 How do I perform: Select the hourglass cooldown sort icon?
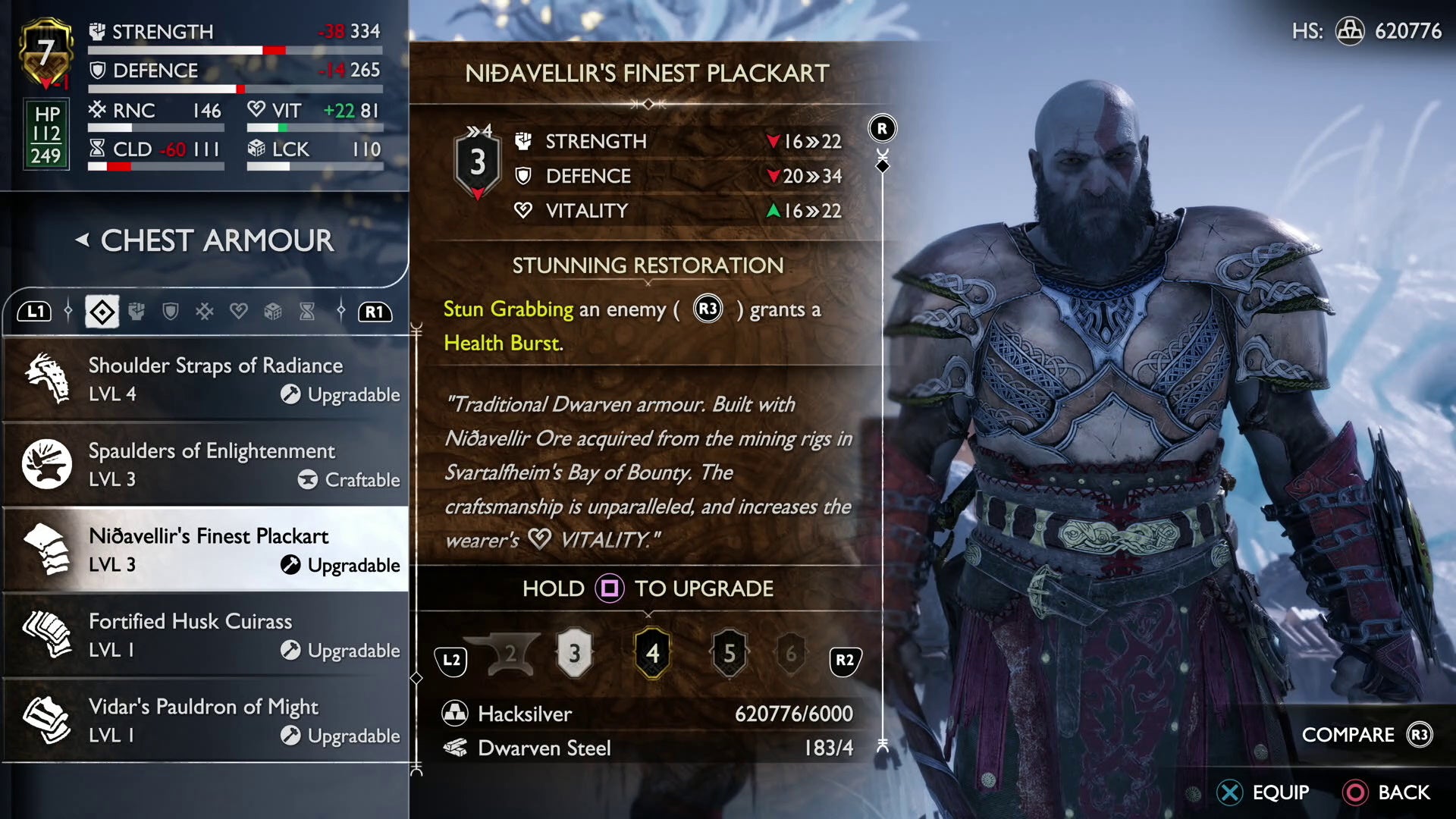tap(306, 312)
